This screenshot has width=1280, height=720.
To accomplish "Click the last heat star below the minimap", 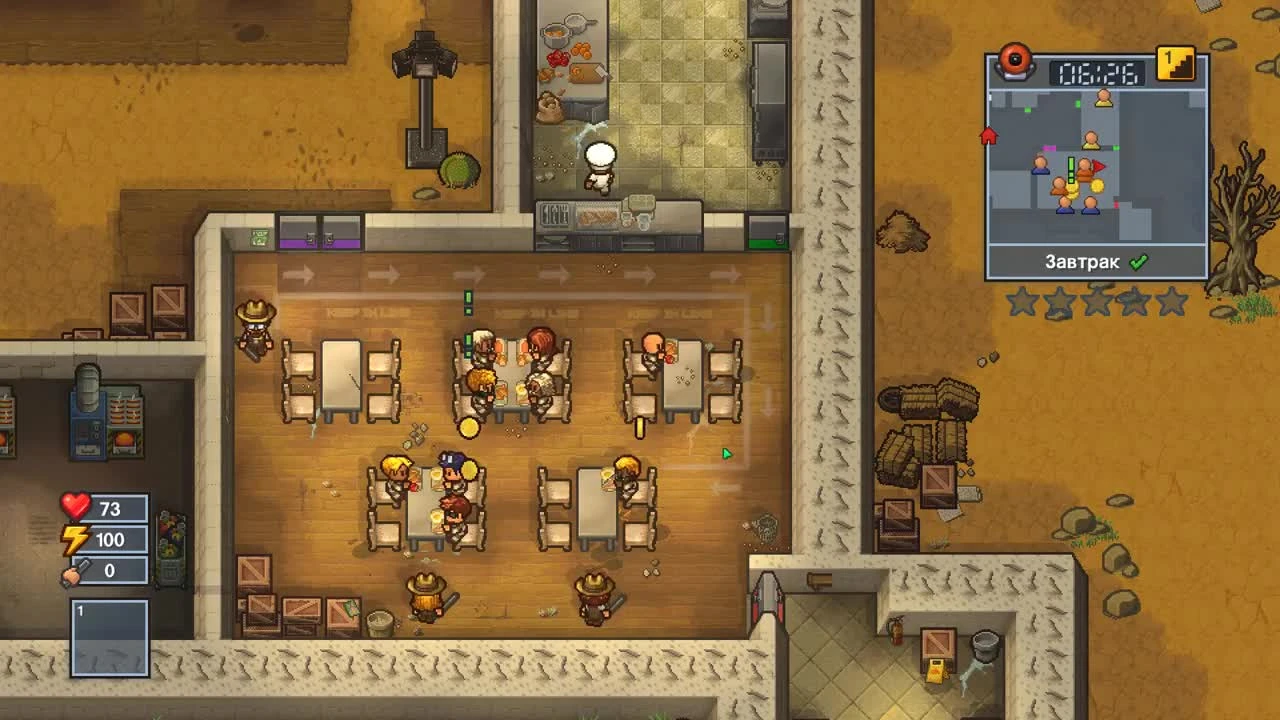I will tap(1170, 303).
